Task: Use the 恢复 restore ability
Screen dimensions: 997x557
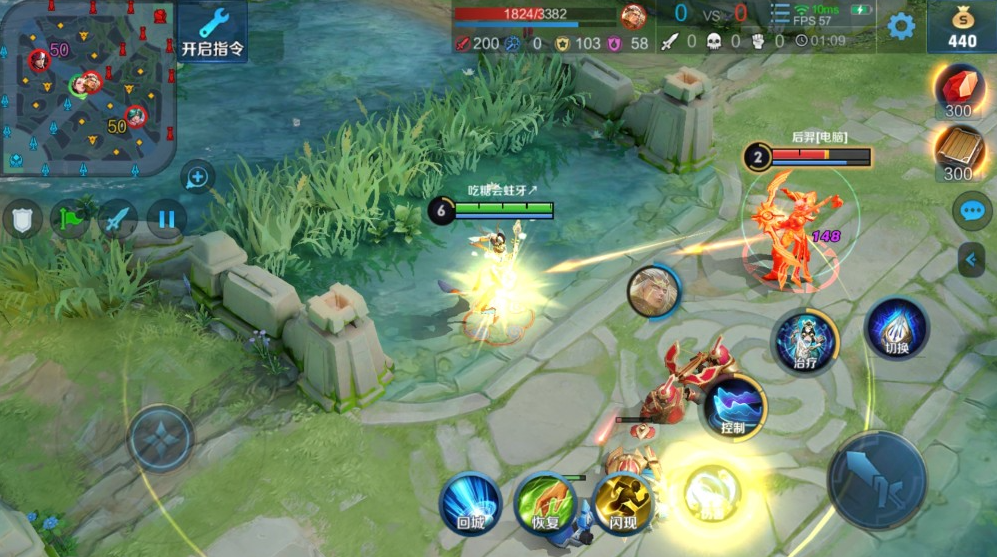Action: coord(546,500)
